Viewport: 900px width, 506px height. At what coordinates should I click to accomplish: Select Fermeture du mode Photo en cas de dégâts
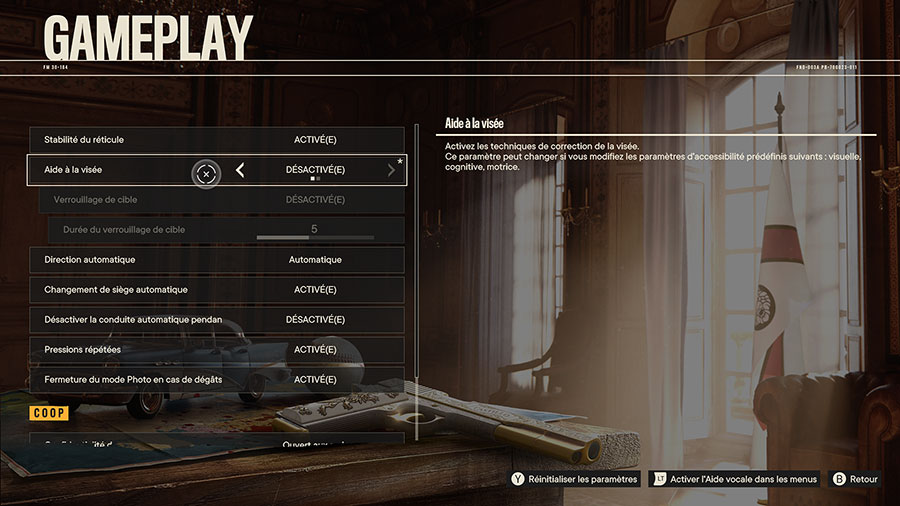(217, 380)
